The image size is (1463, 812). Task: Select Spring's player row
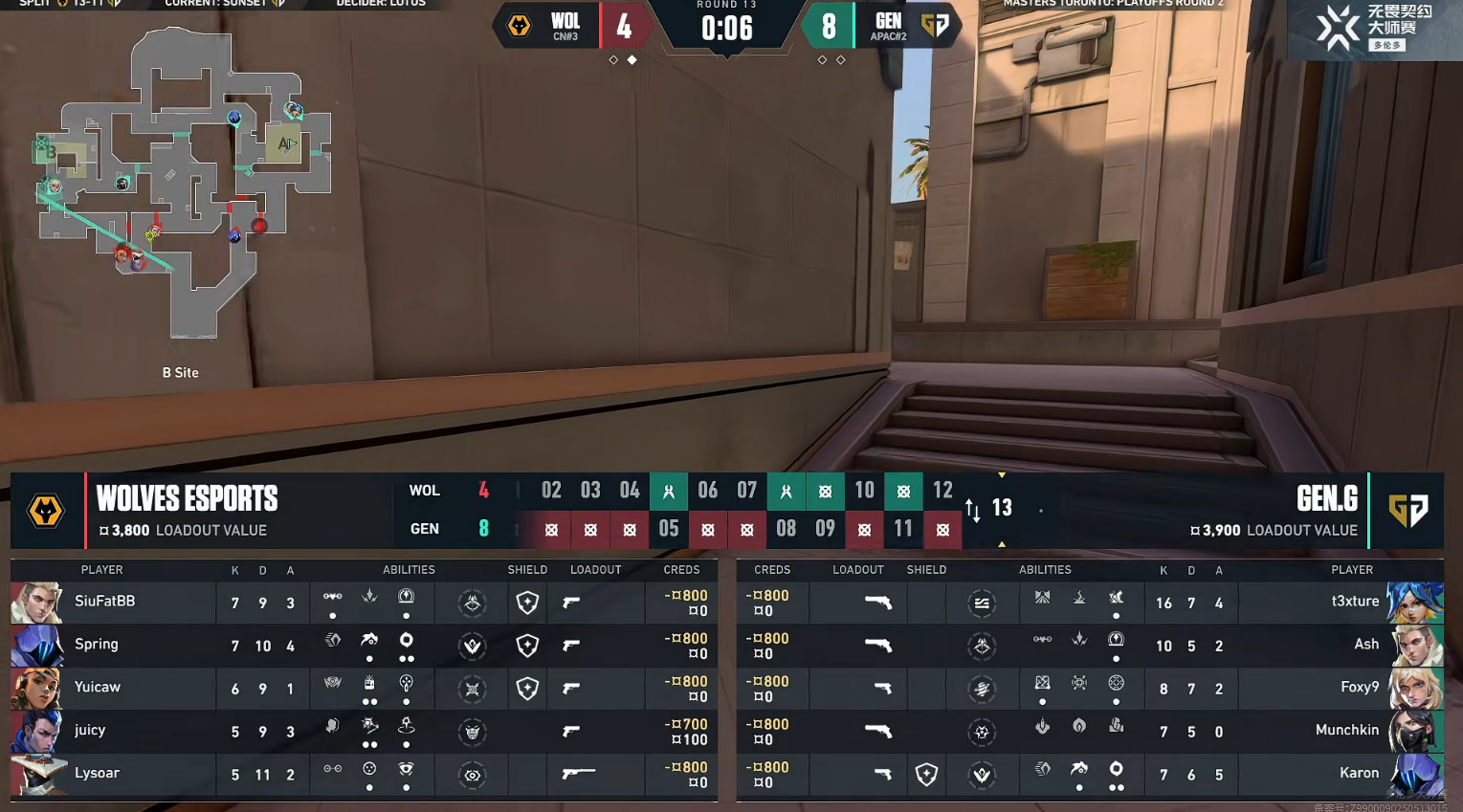coord(97,645)
